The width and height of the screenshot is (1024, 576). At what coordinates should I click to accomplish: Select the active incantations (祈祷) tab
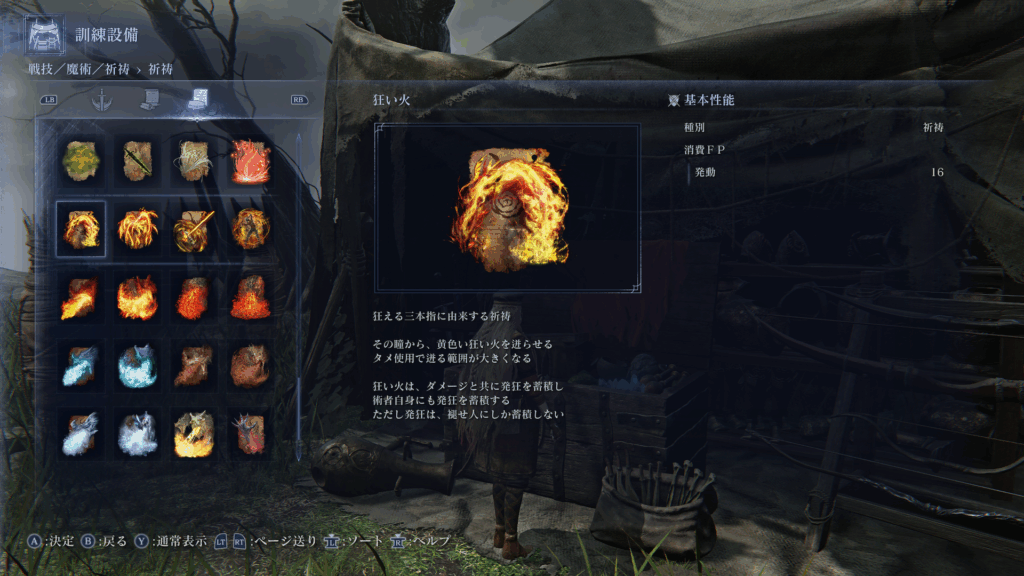197,100
